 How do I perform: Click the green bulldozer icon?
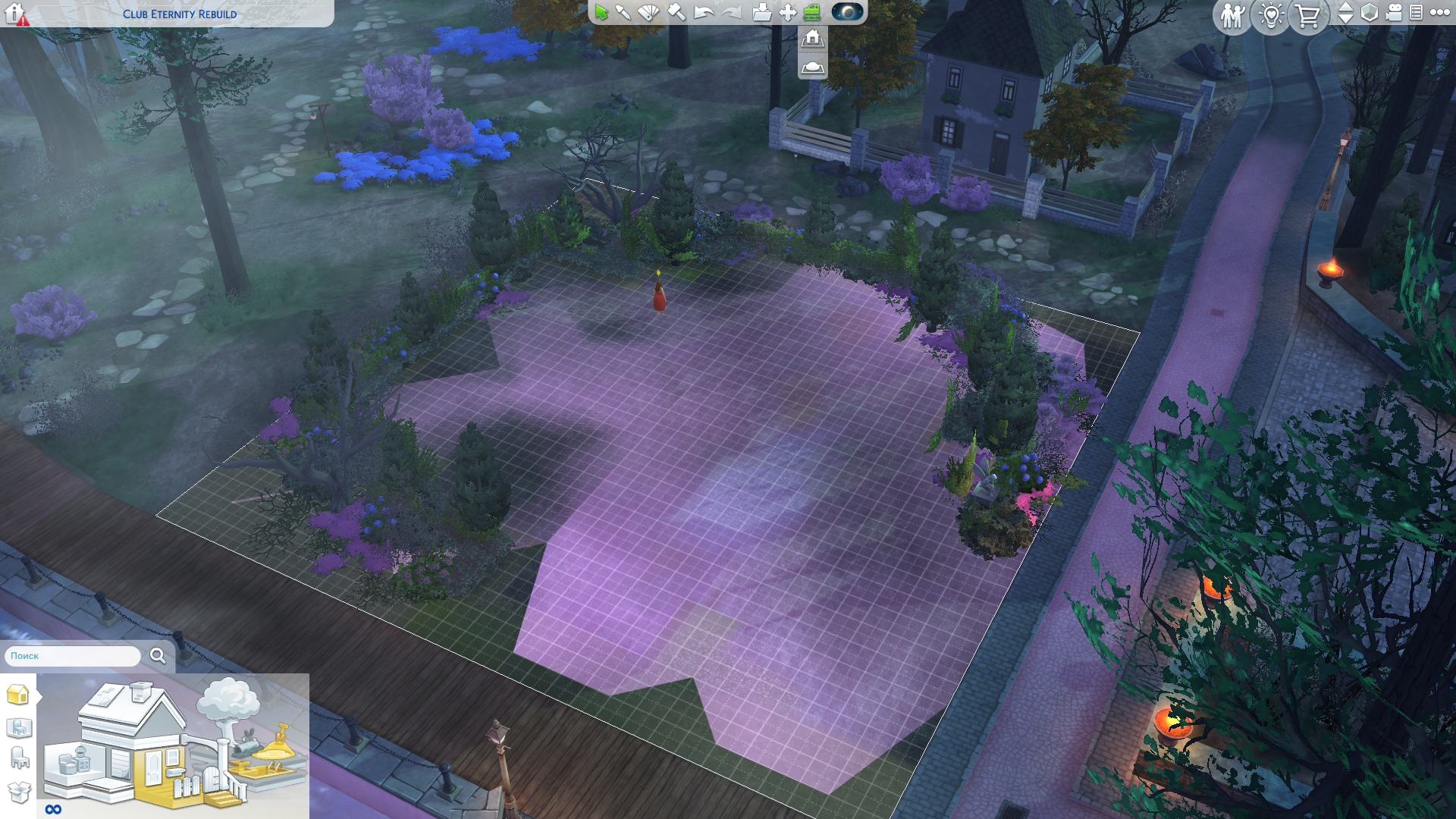click(x=811, y=12)
